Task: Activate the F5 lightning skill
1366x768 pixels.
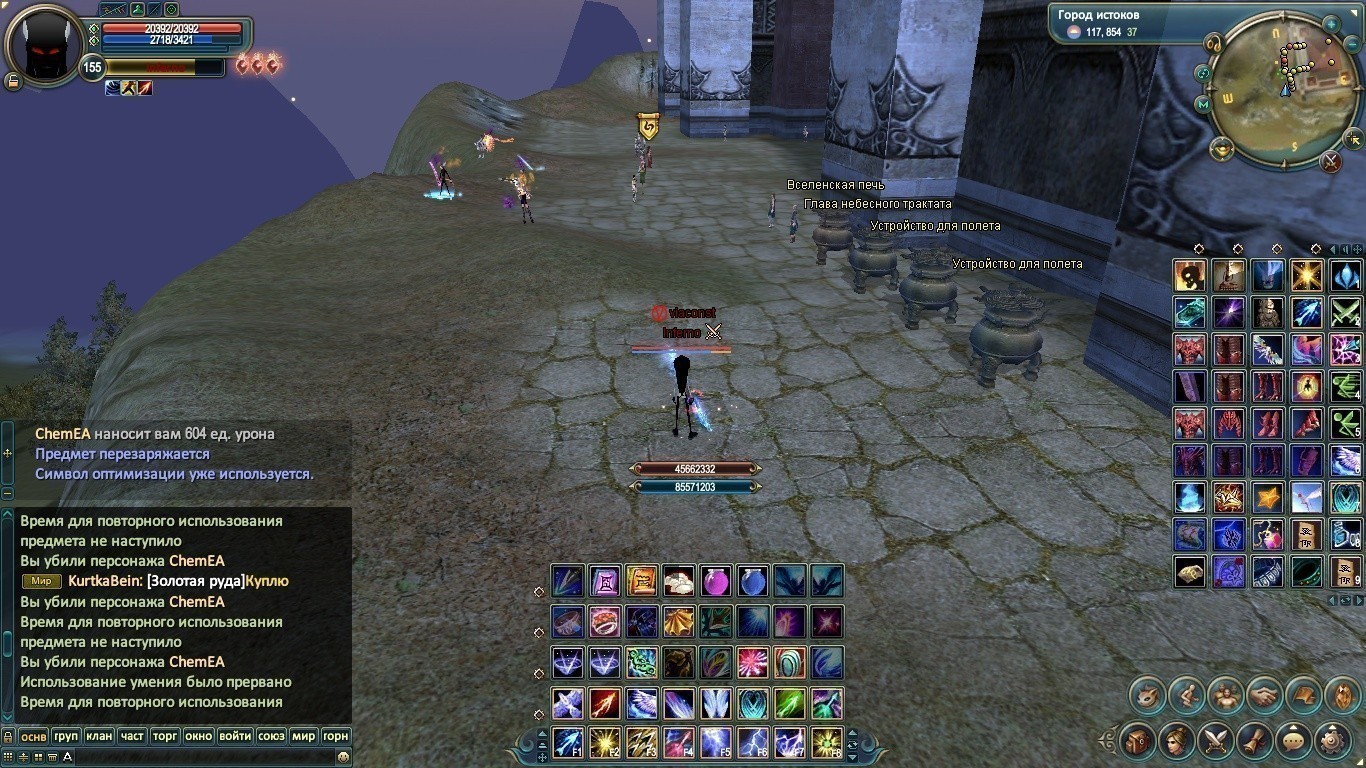Action: 715,742
